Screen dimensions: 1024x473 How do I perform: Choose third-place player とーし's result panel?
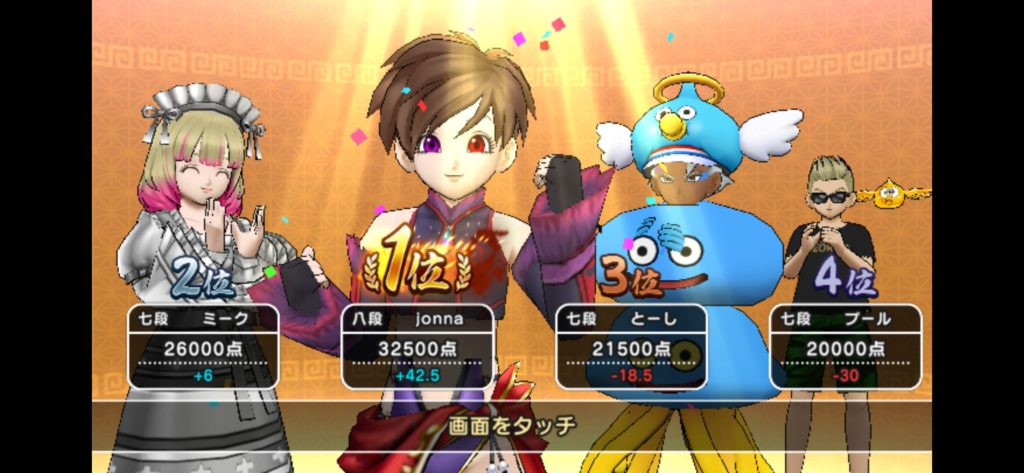[631, 347]
